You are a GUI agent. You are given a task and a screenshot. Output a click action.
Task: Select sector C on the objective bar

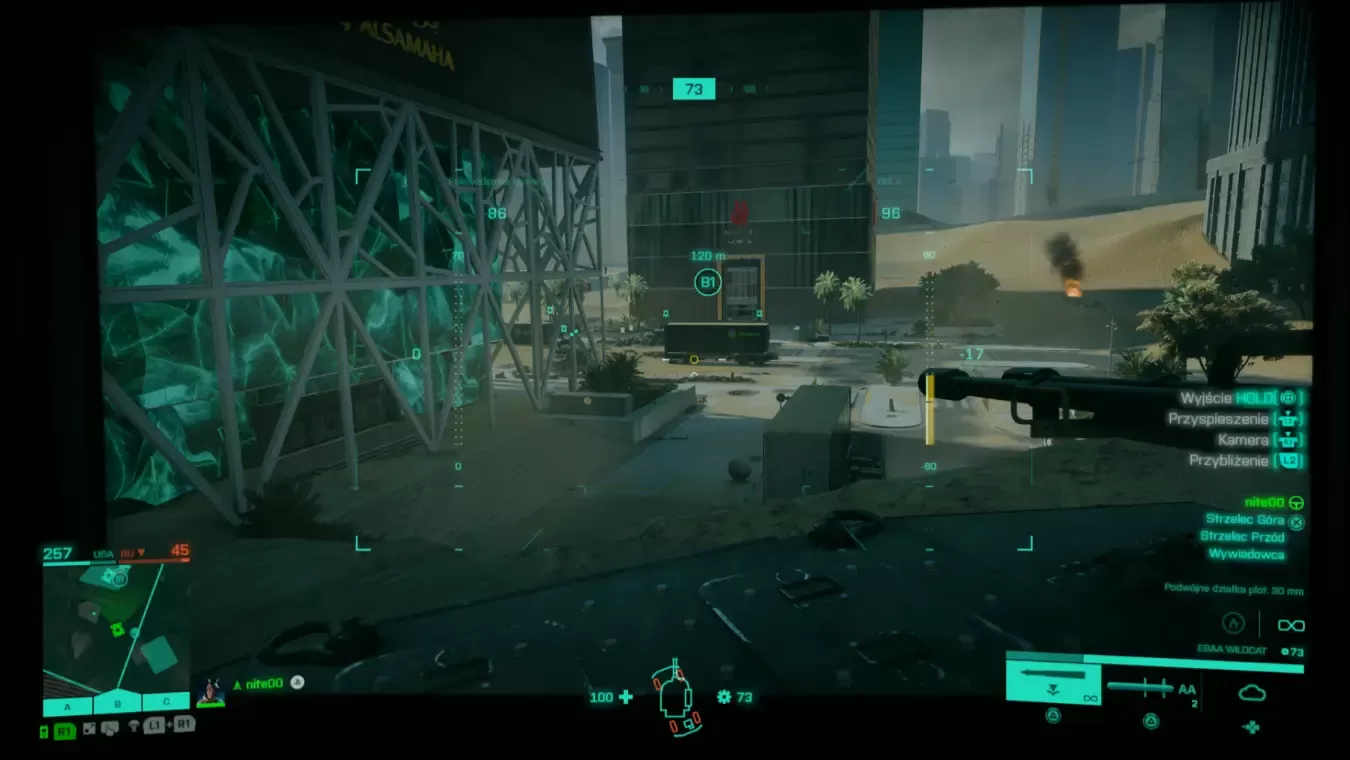[165, 702]
